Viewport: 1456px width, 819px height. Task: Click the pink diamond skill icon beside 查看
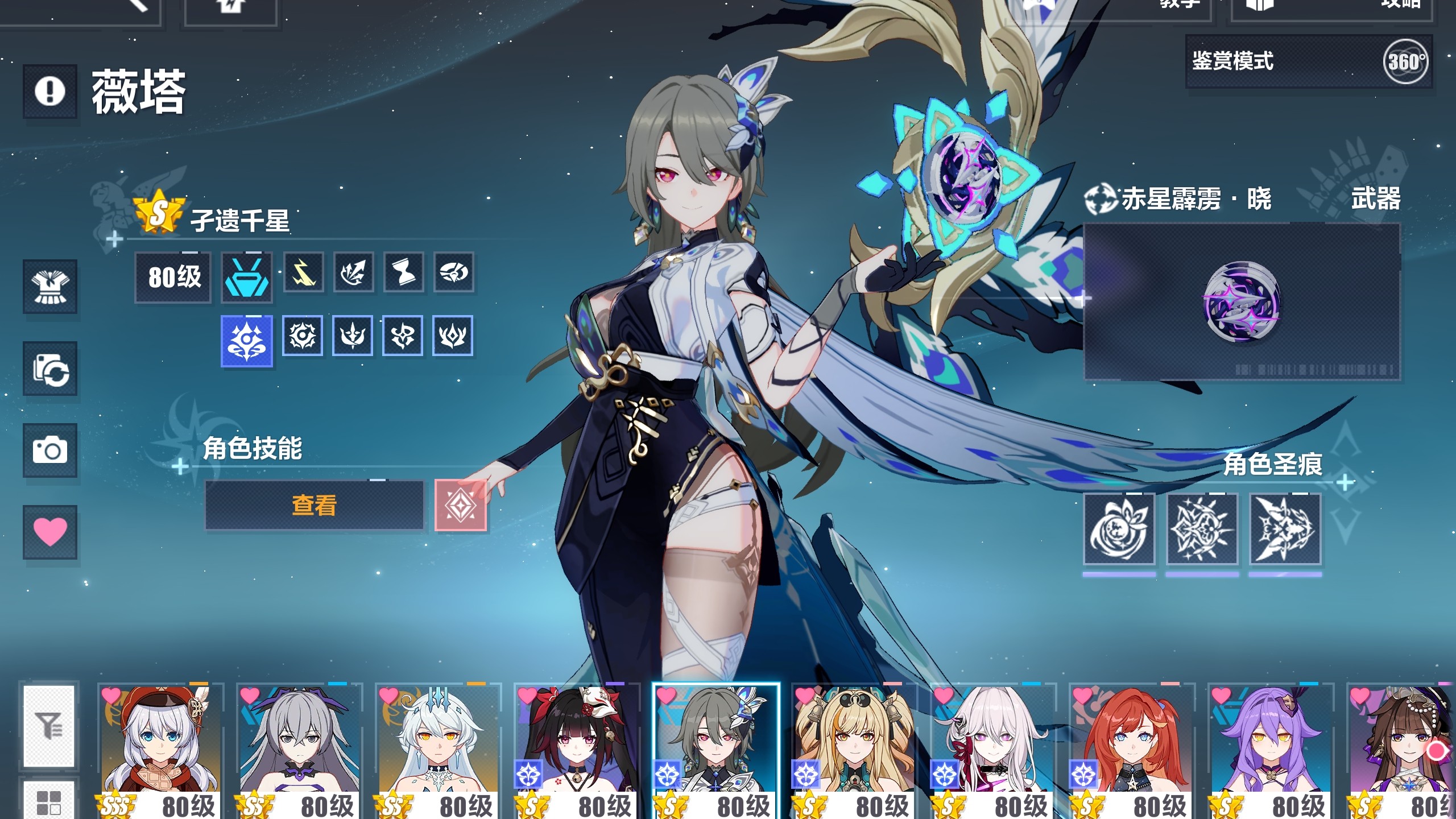point(460,505)
